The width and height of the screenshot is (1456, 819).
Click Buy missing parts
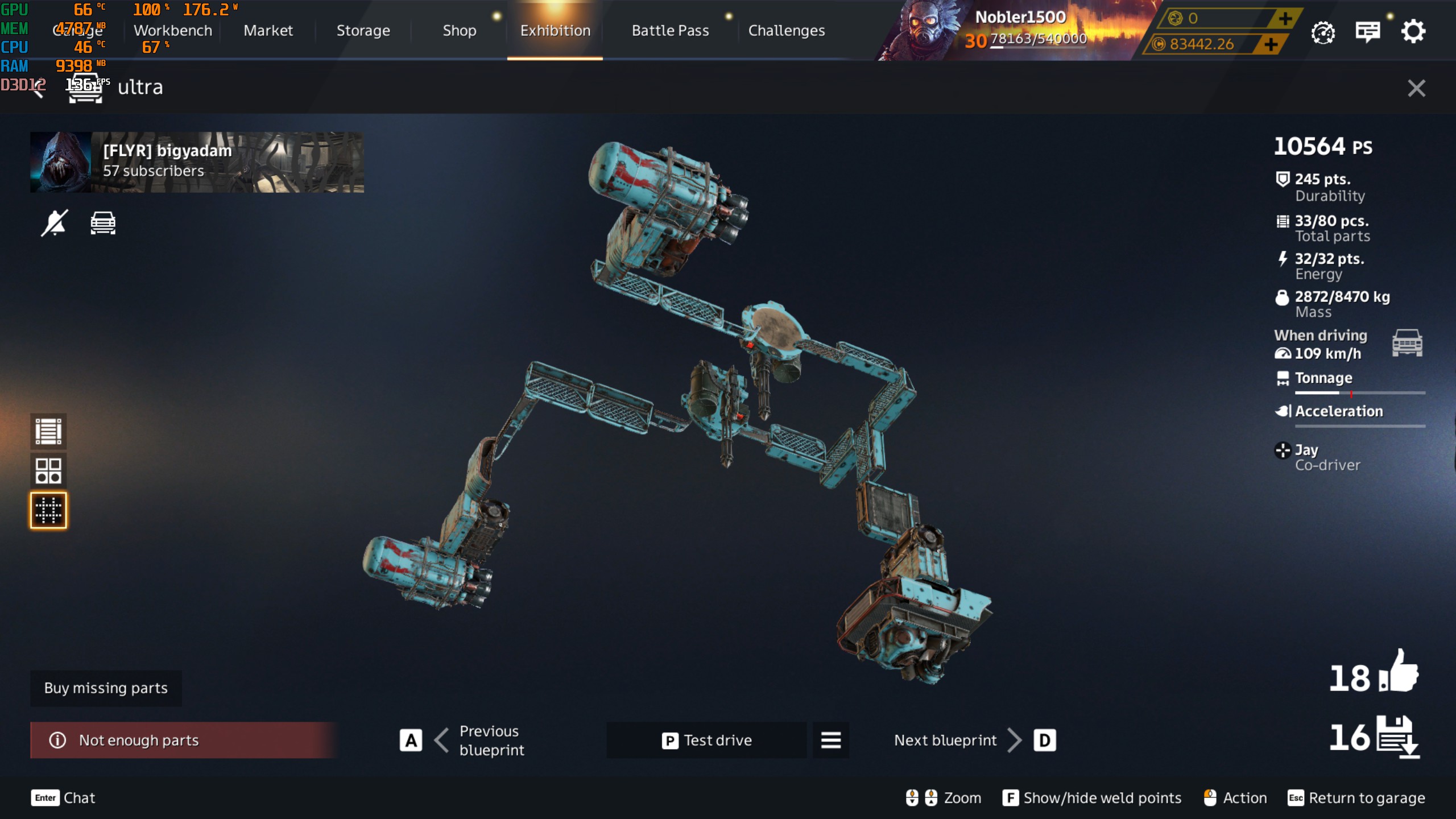106,688
